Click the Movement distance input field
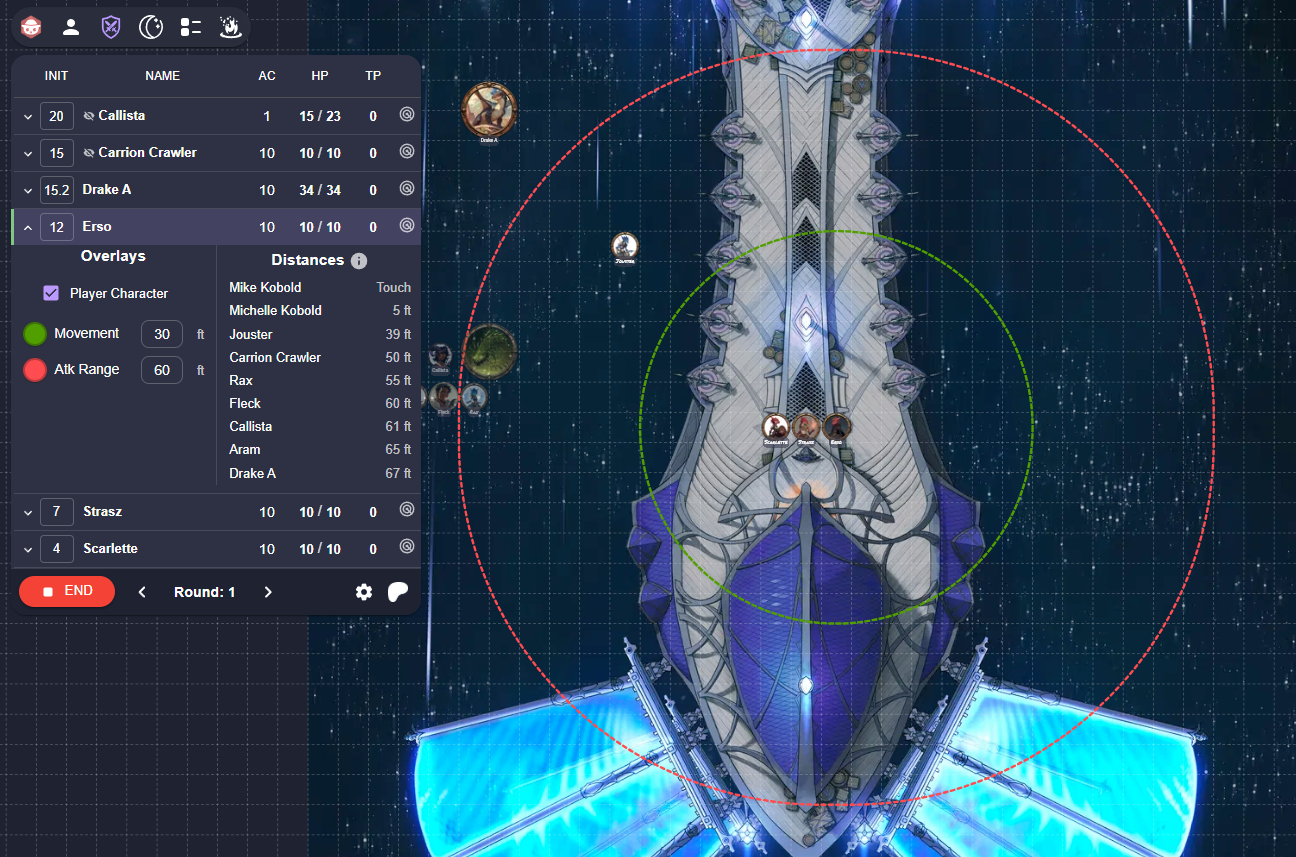Viewport: 1296px width, 857px height. point(161,334)
